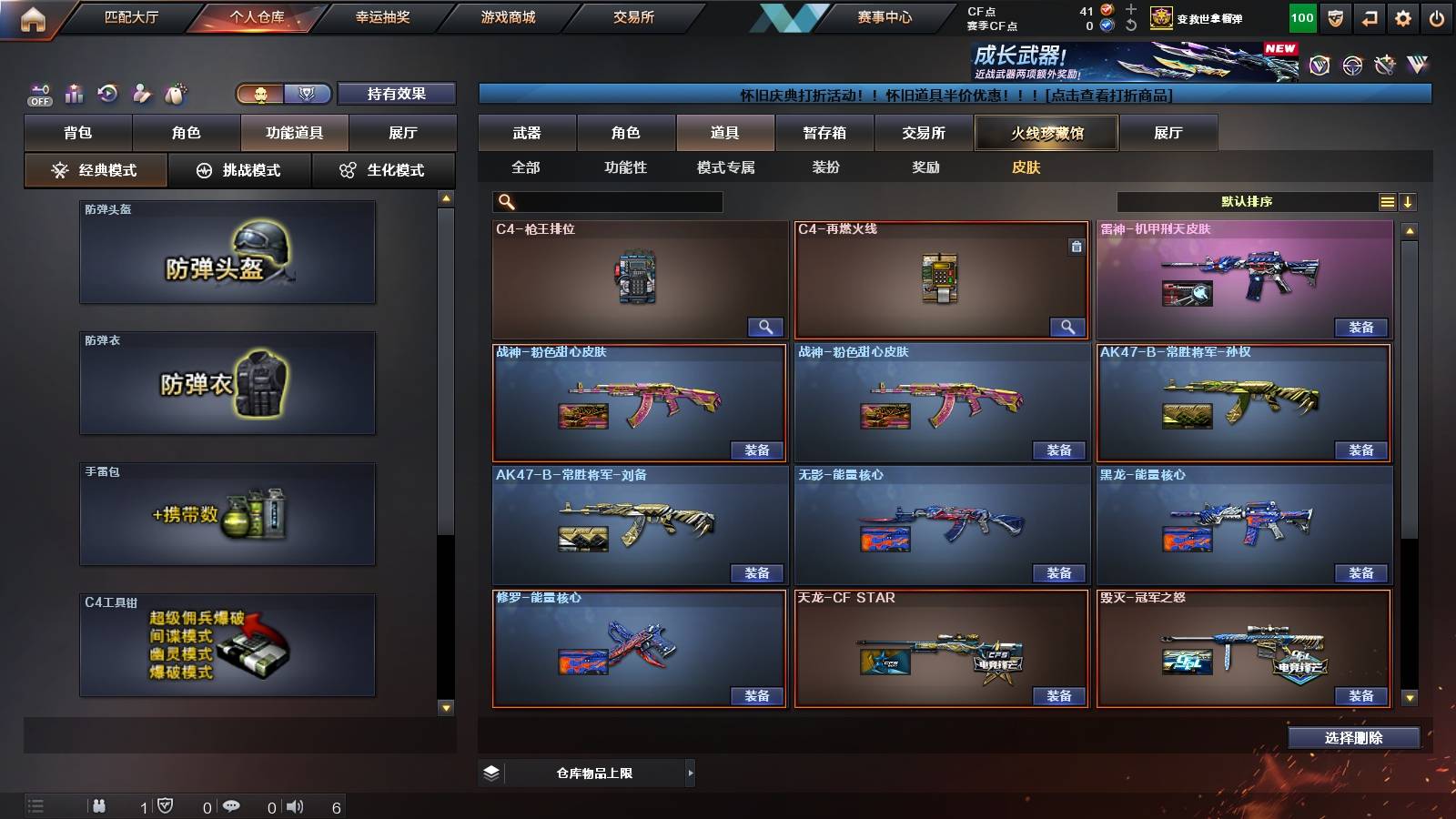Toggle the OFF key switch

[x=38, y=93]
